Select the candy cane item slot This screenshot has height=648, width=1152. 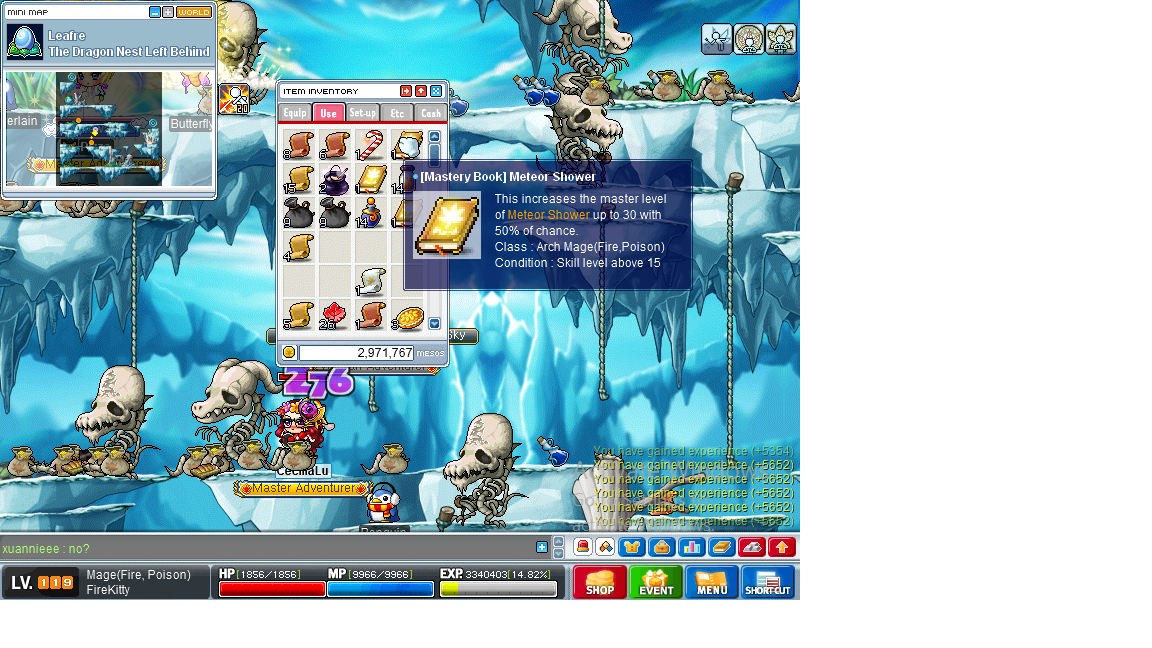click(x=370, y=145)
